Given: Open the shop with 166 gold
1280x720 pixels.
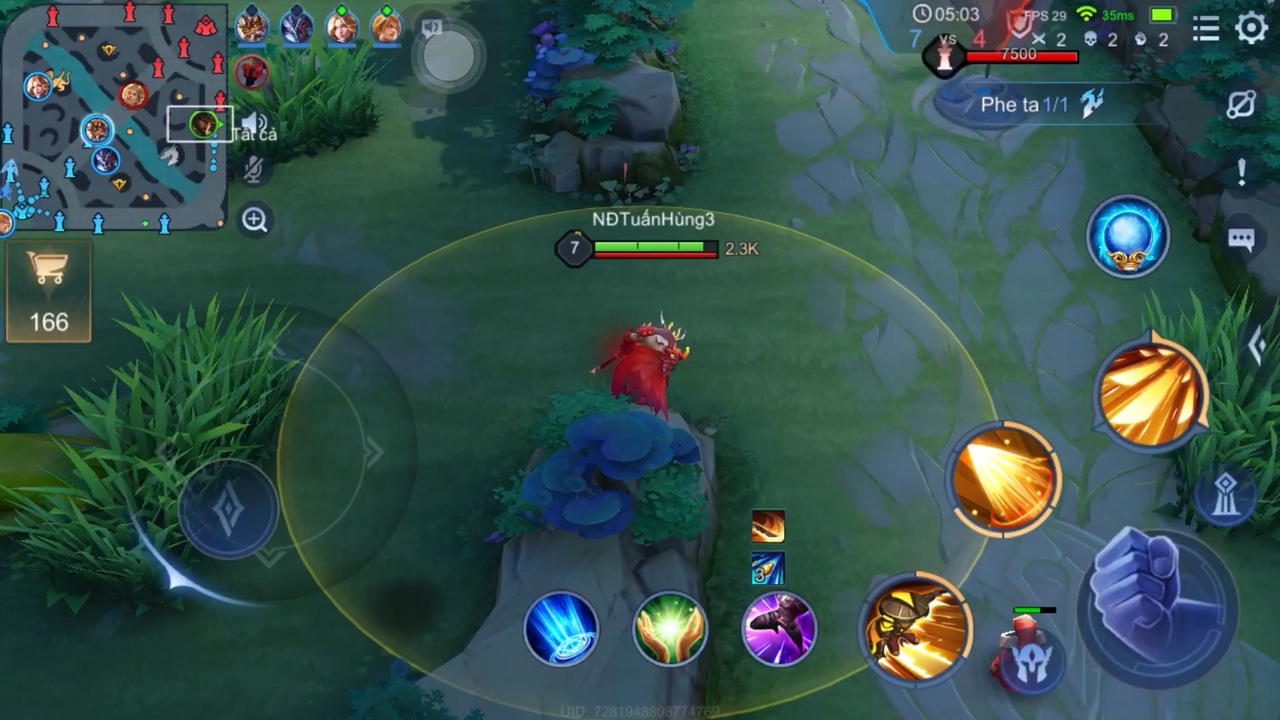Looking at the screenshot, I should click(x=48, y=292).
